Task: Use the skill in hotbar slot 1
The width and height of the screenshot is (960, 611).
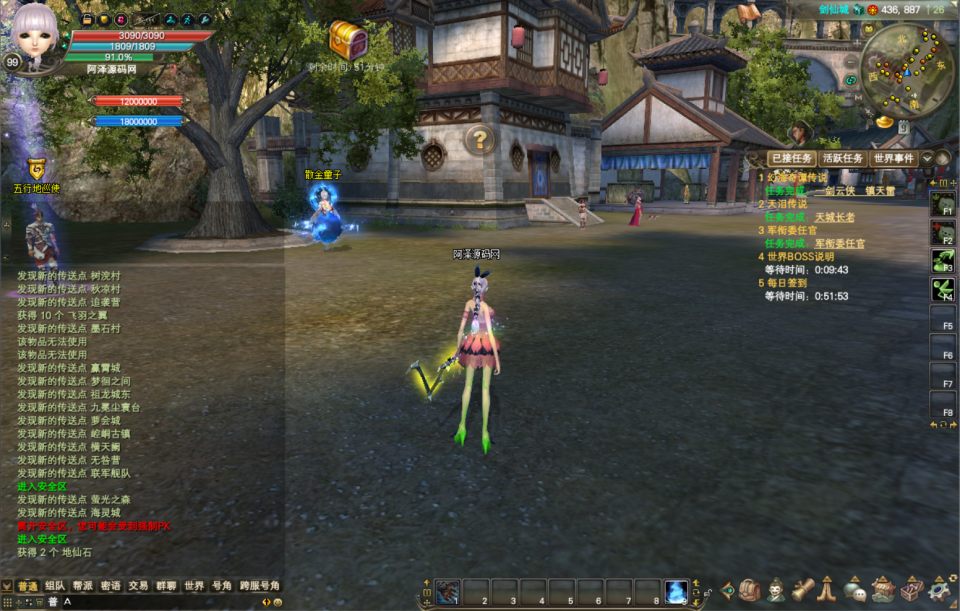Action: 448,592
